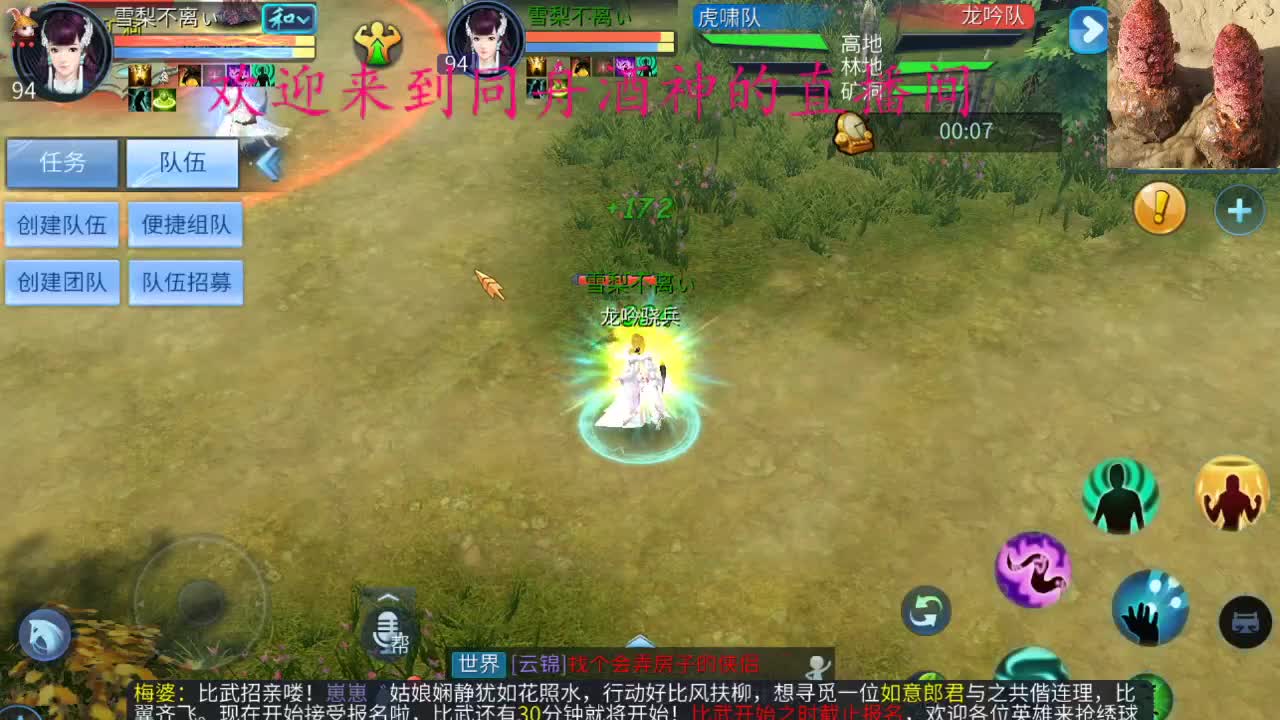Tap the yellow exclamation notification icon
This screenshot has width=1280, height=720.
point(1158,209)
